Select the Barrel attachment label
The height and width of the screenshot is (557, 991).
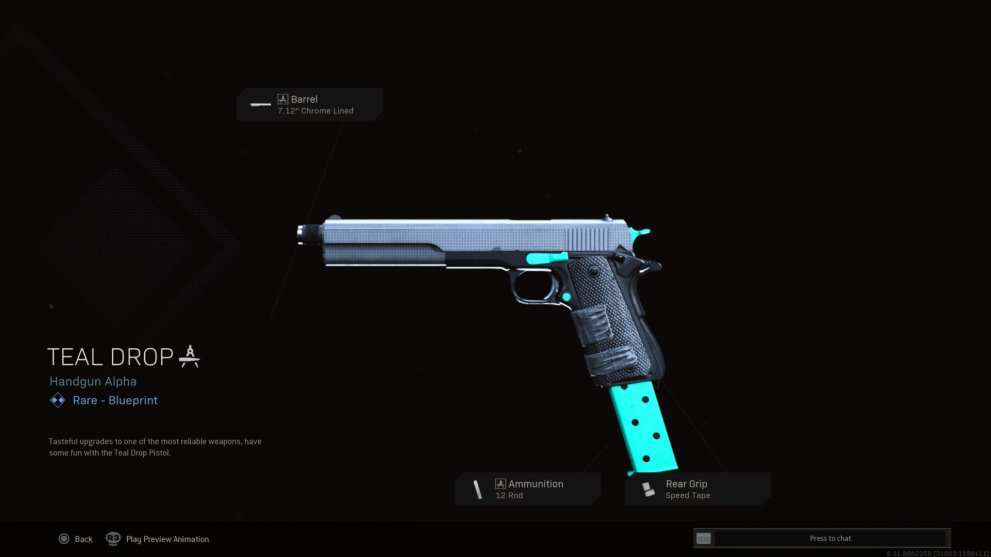click(310, 104)
